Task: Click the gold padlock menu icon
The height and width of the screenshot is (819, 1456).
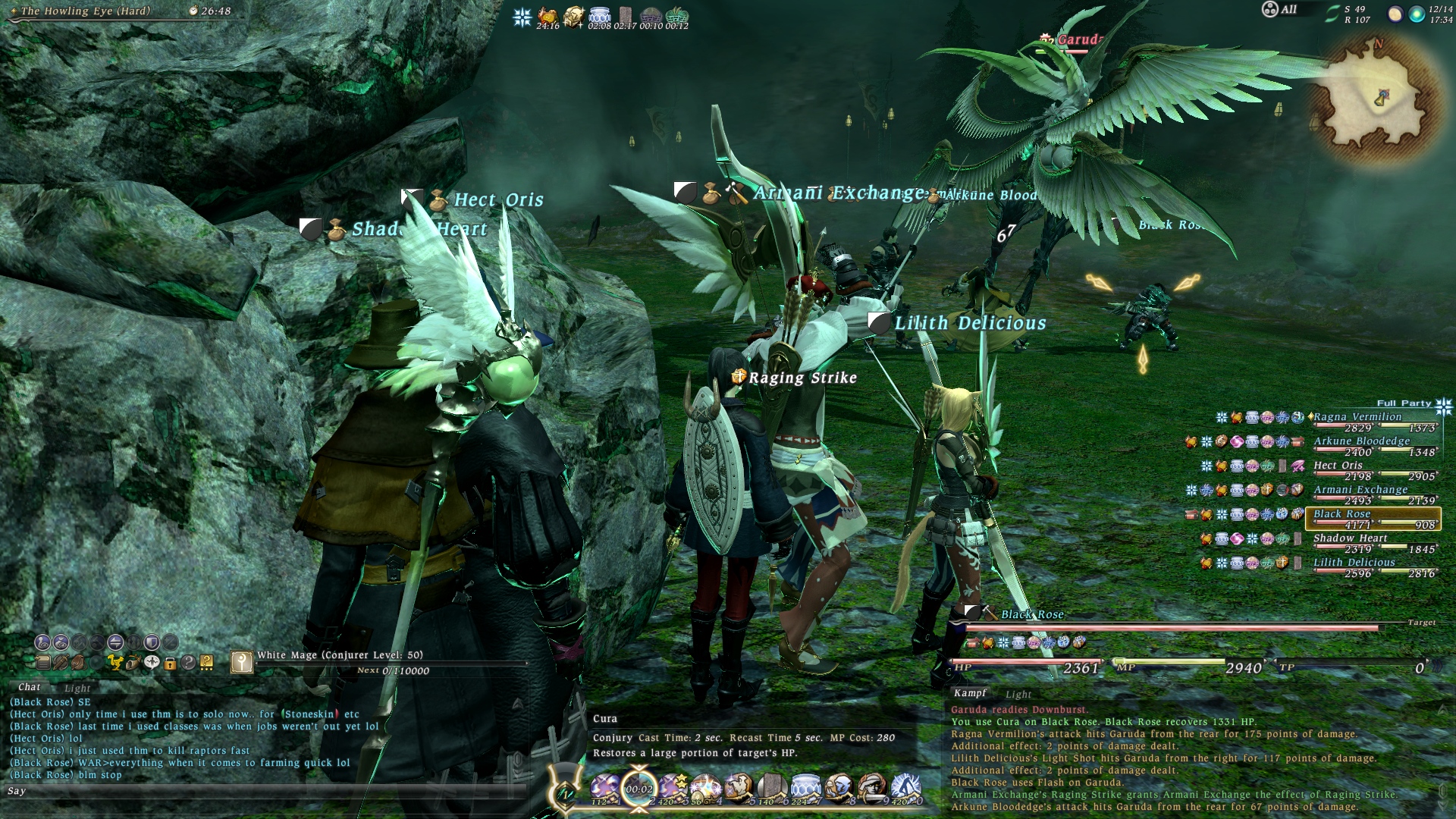Action: coord(170,663)
